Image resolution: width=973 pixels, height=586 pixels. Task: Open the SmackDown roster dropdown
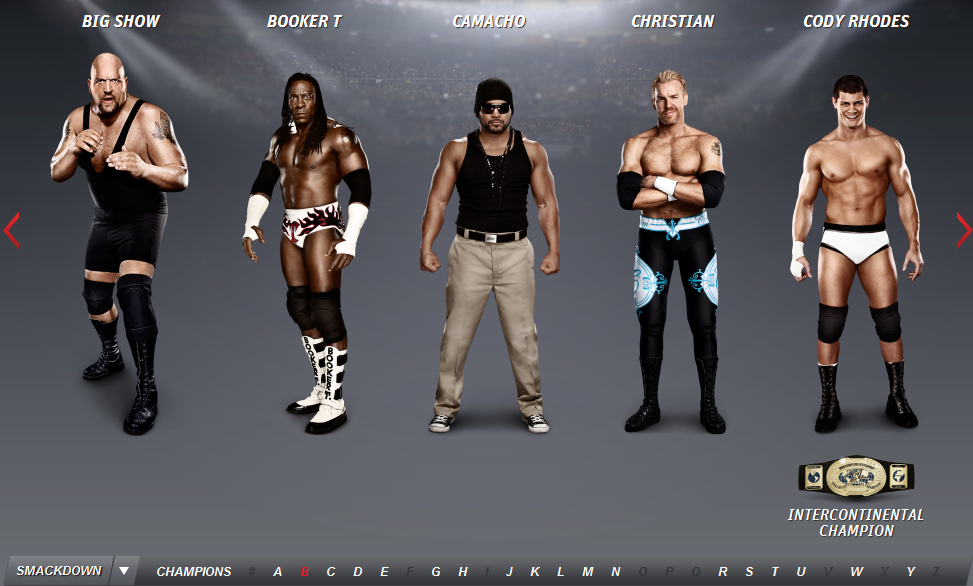[123, 571]
